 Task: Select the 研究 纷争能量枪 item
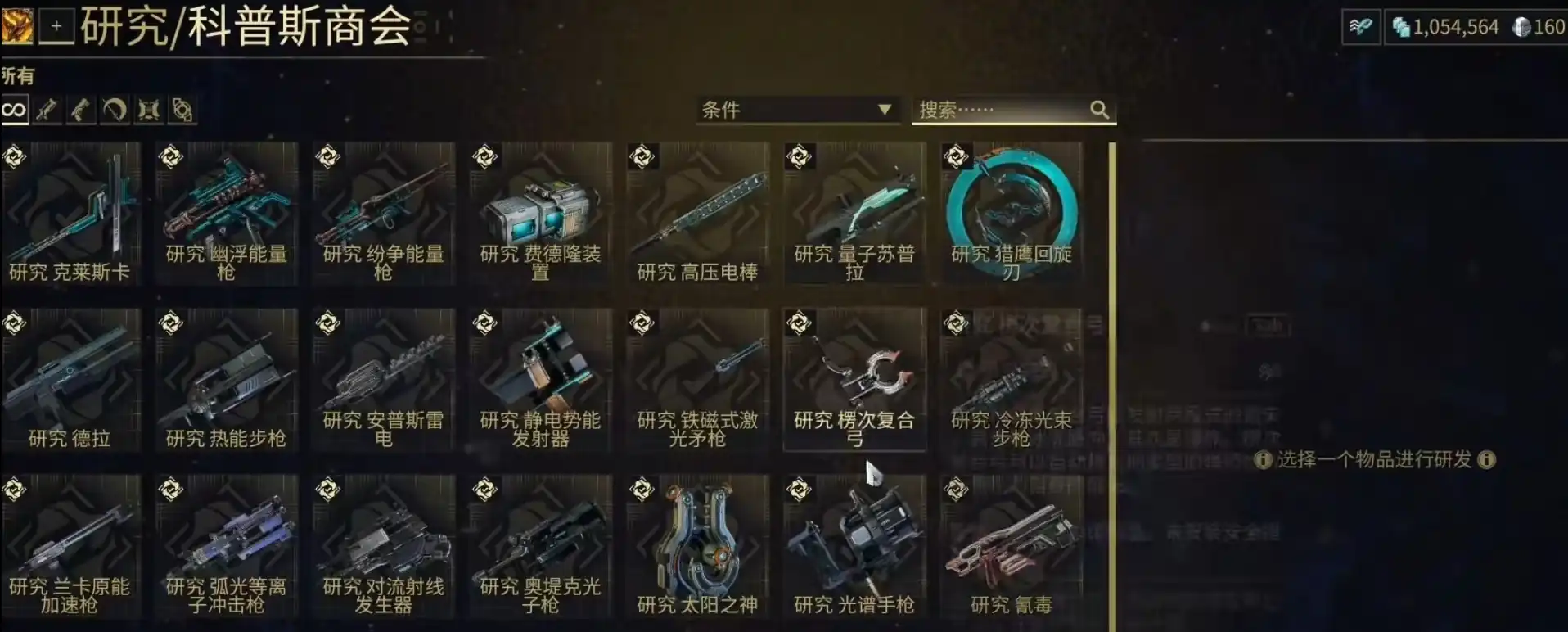click(384, 214)
